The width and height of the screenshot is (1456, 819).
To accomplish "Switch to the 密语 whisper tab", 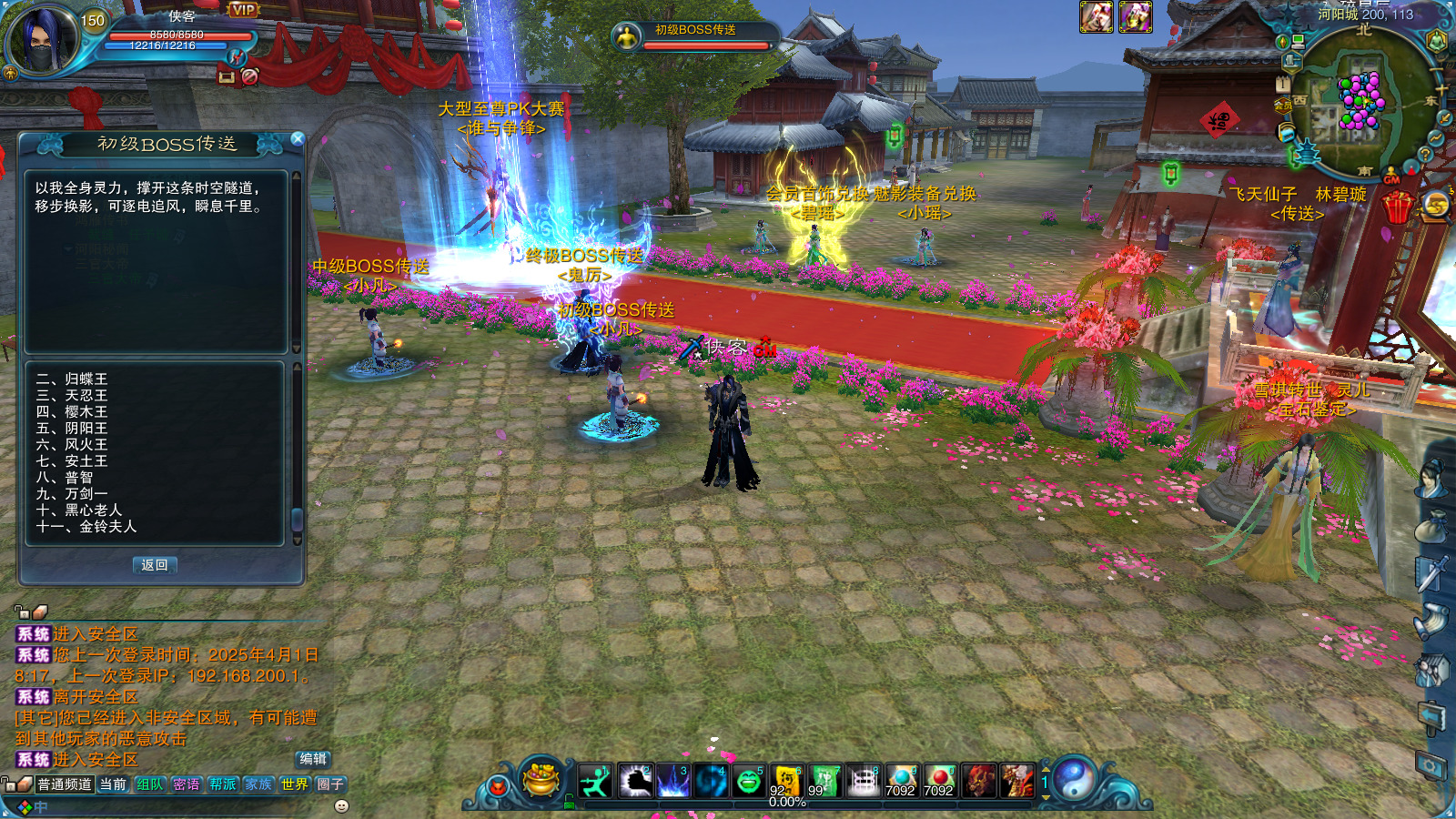I will [x=186, y=784].
